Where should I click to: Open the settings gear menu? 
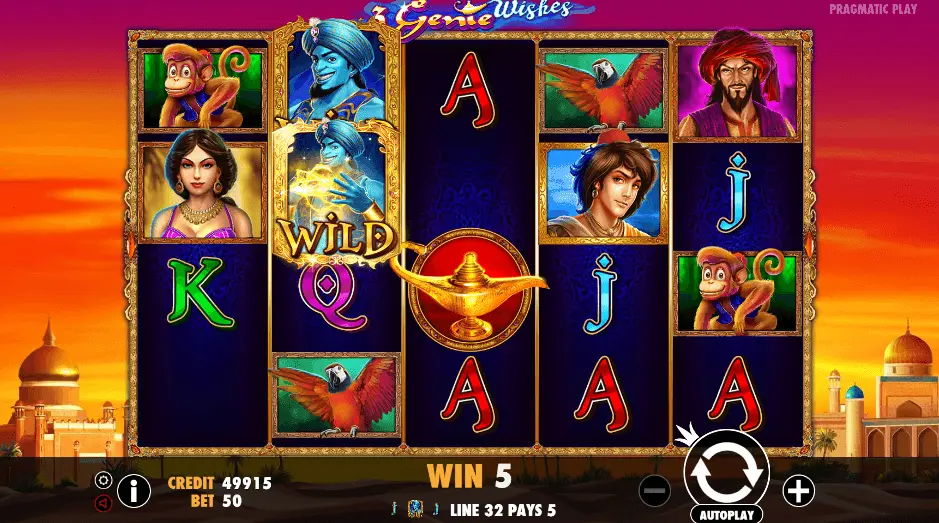[x=103, y=479]
